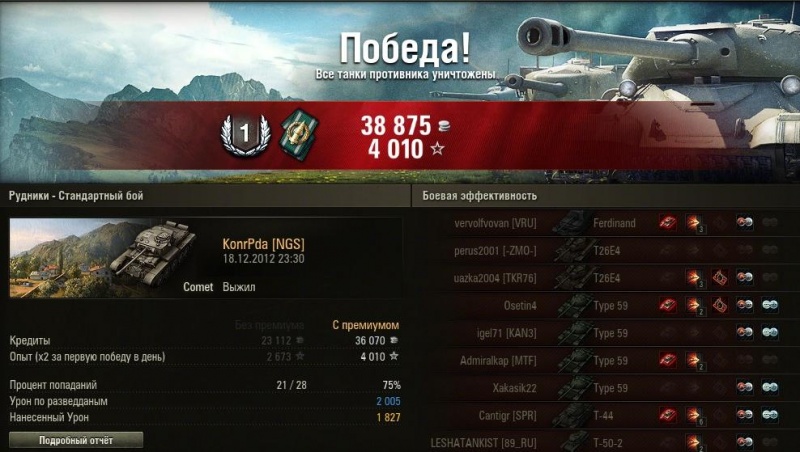800x452 pixels.
Task: Choose the Cantigr T-44 row
Action: pyautogui.click(x=600, y=413)
